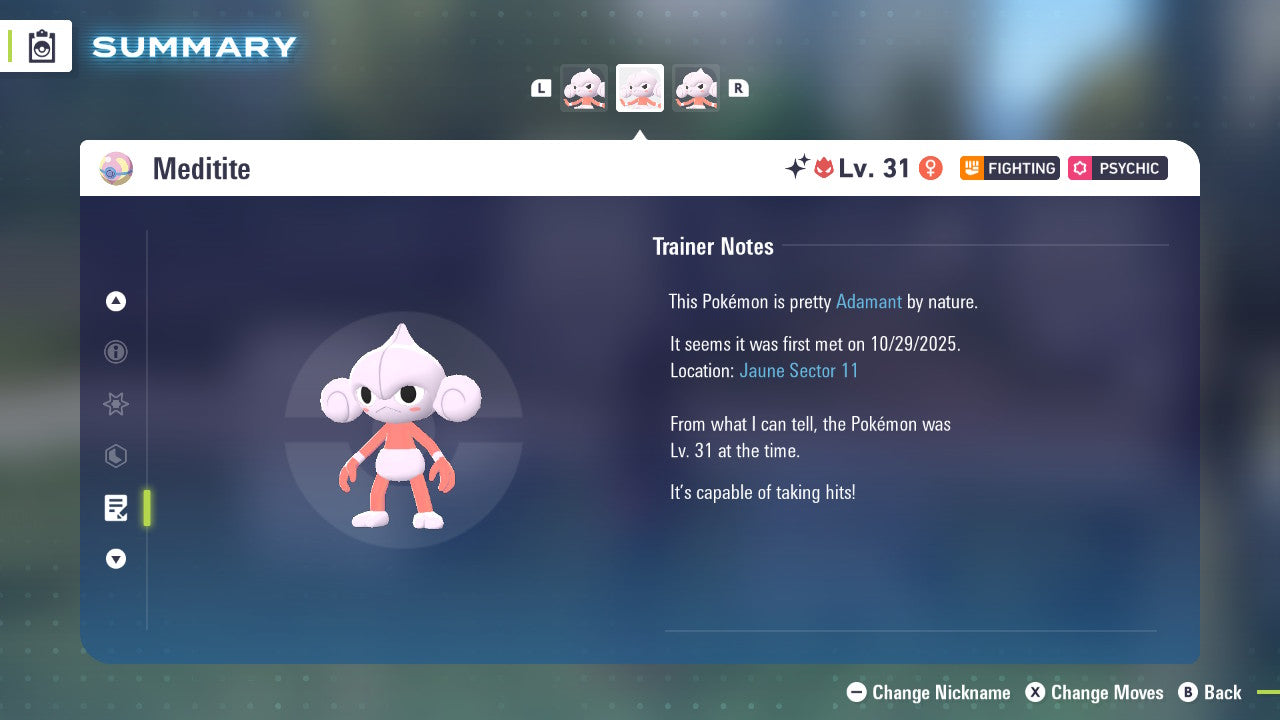Click the female gender symbol
The image size is (1280, 720).
(x=930, y=168)
